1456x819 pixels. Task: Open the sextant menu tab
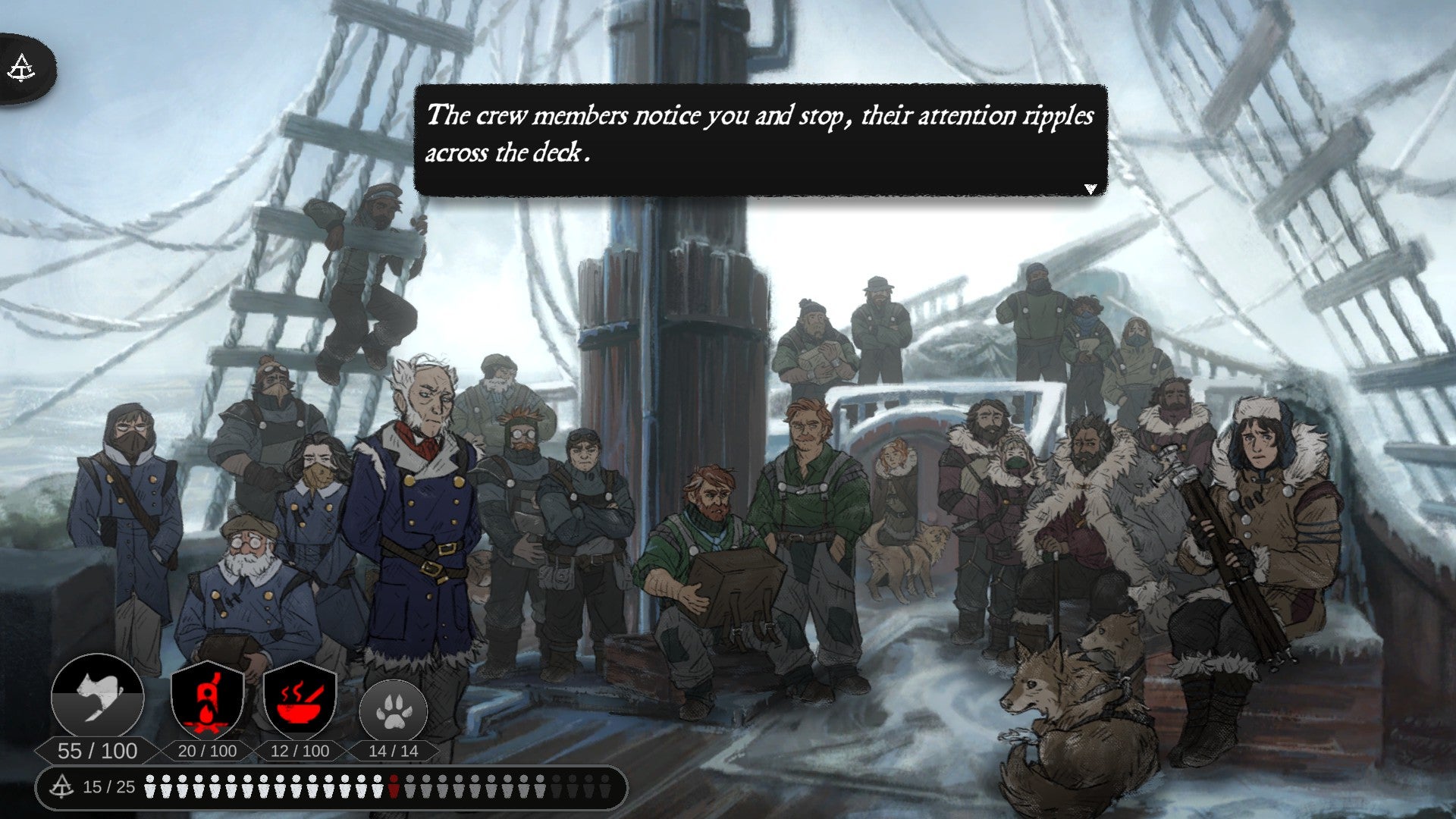22,69
